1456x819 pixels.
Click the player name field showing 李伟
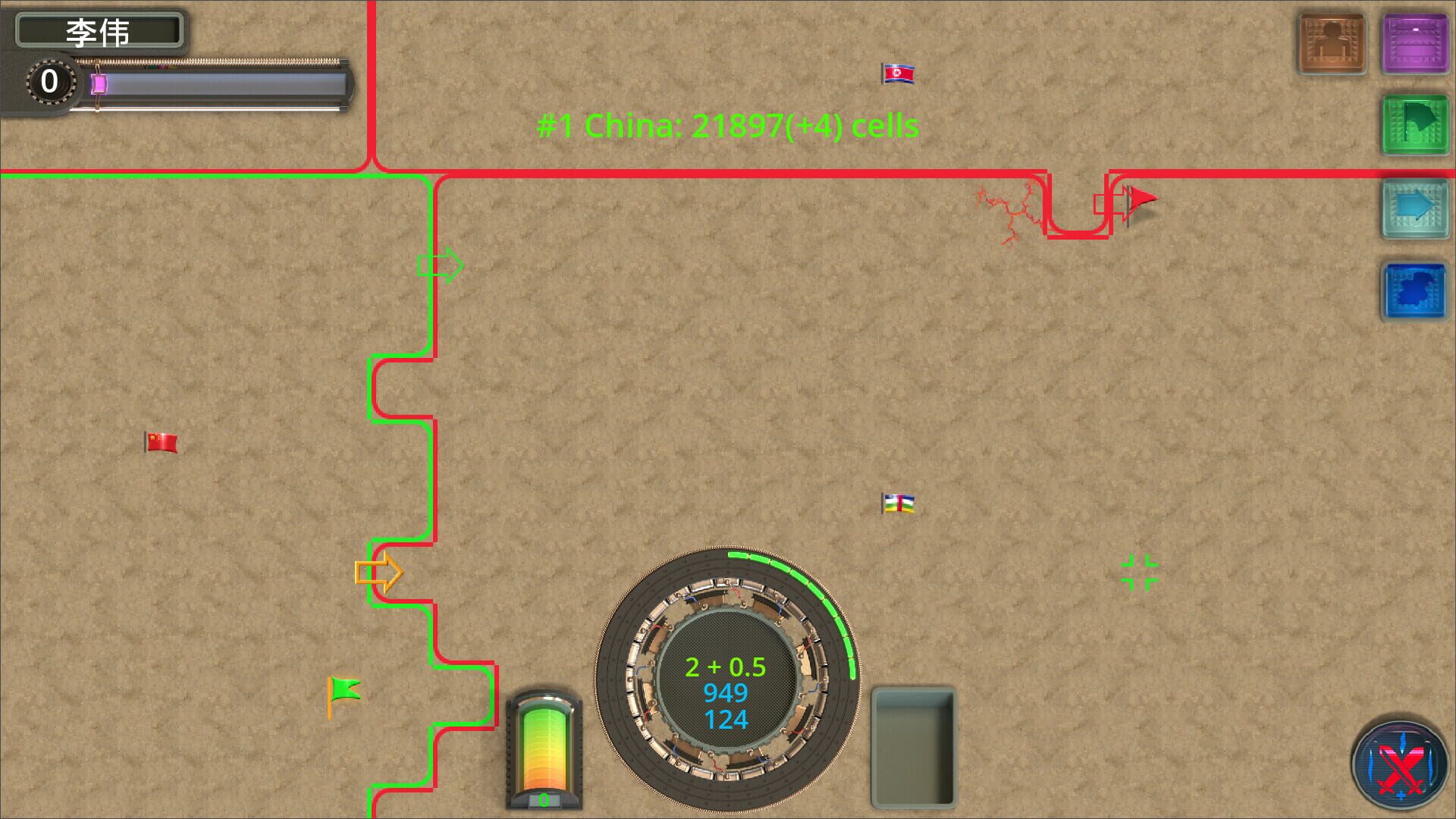[x=101, y=30]
